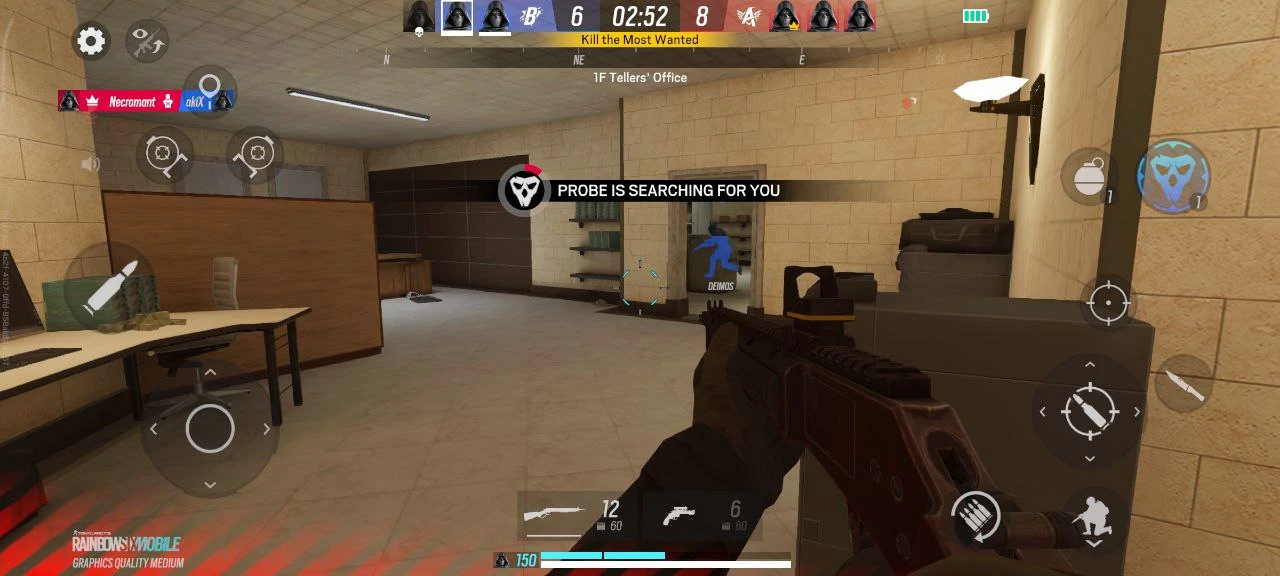The height and width of the screenshot is (576, 1280).
Task: Aim down sights with the crosshair button
Action: [x=1108, y=302]
